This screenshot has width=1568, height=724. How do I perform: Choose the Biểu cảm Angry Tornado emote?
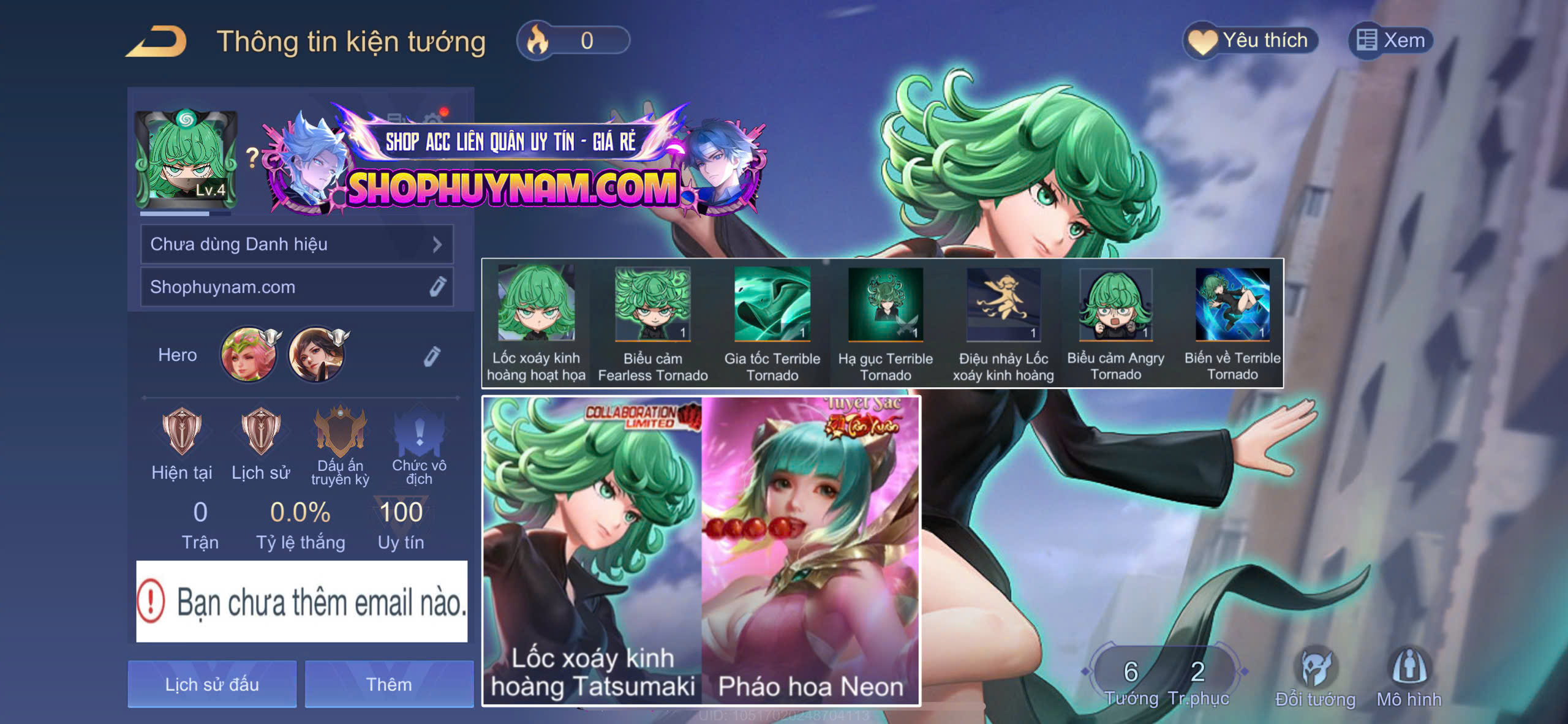point(1115,323)
